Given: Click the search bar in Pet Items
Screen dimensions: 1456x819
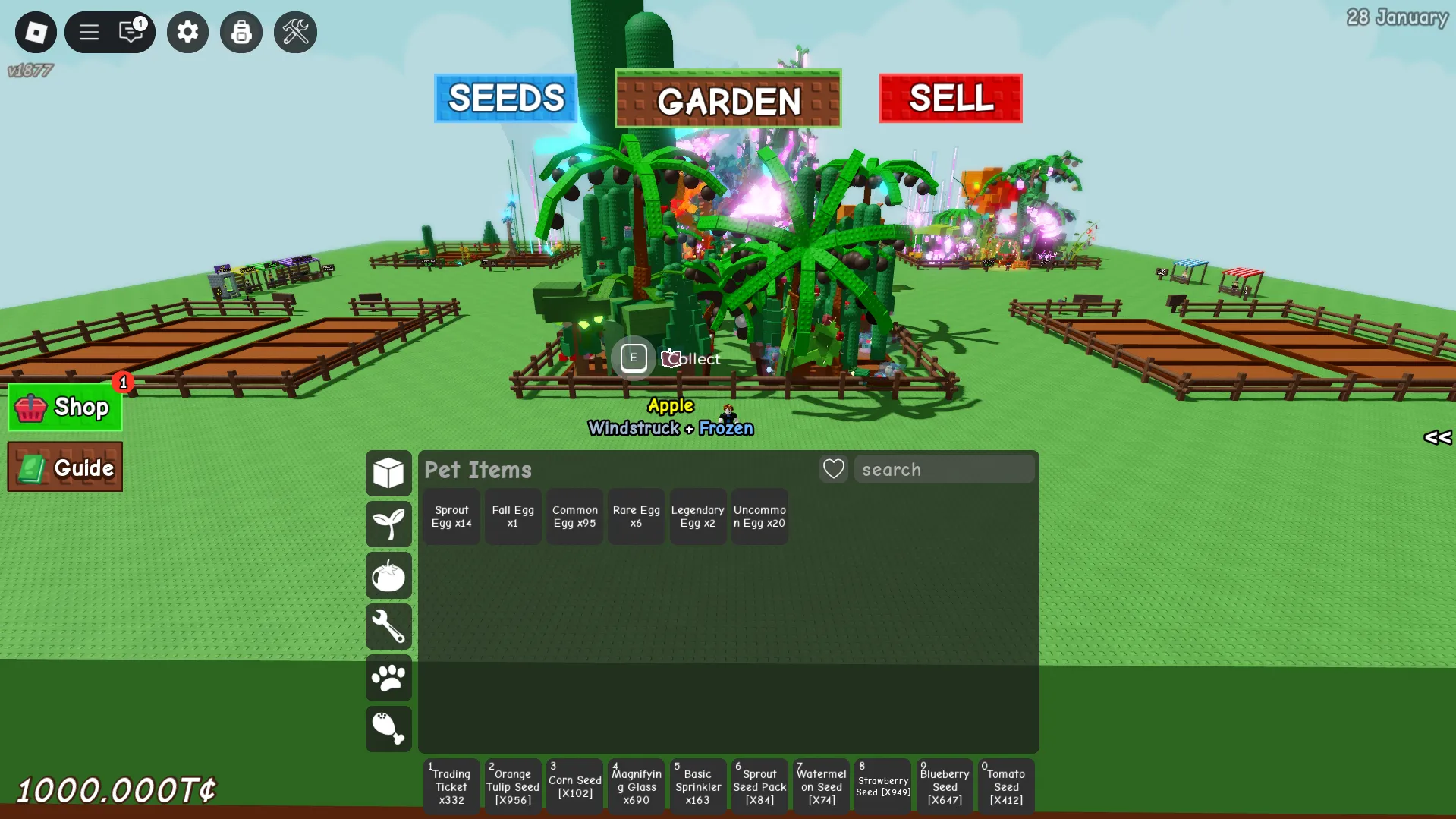Looking at the screenshot, I should pyautogui.click(x=944, y=468).
